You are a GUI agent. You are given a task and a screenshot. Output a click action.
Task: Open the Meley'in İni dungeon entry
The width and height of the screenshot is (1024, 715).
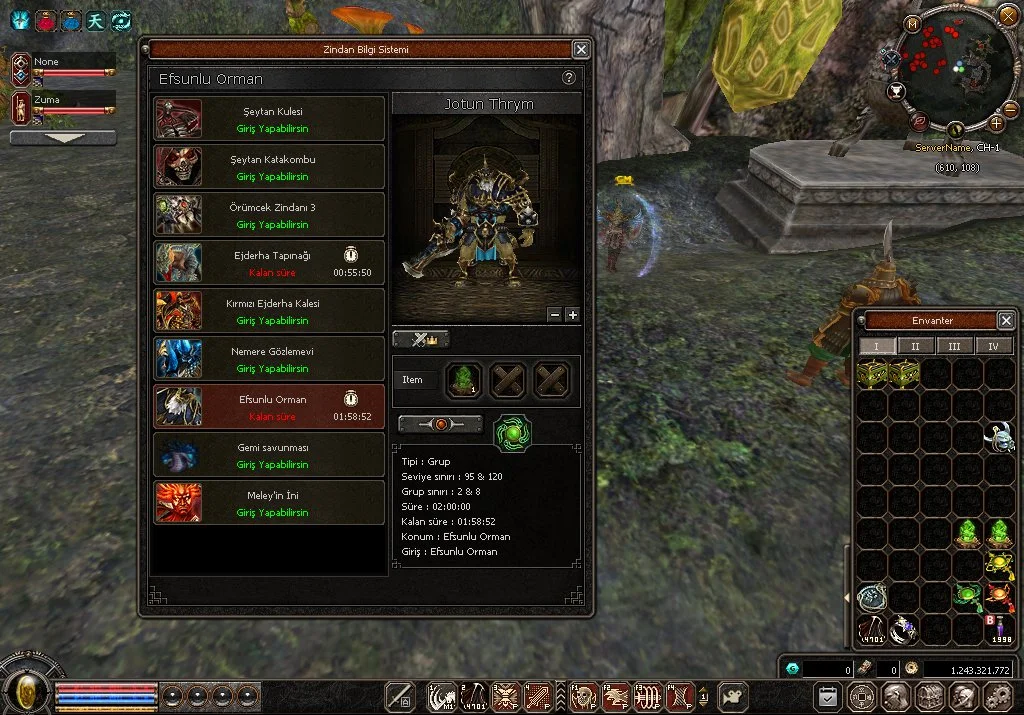pyautogui.click(x=269, y=503)
